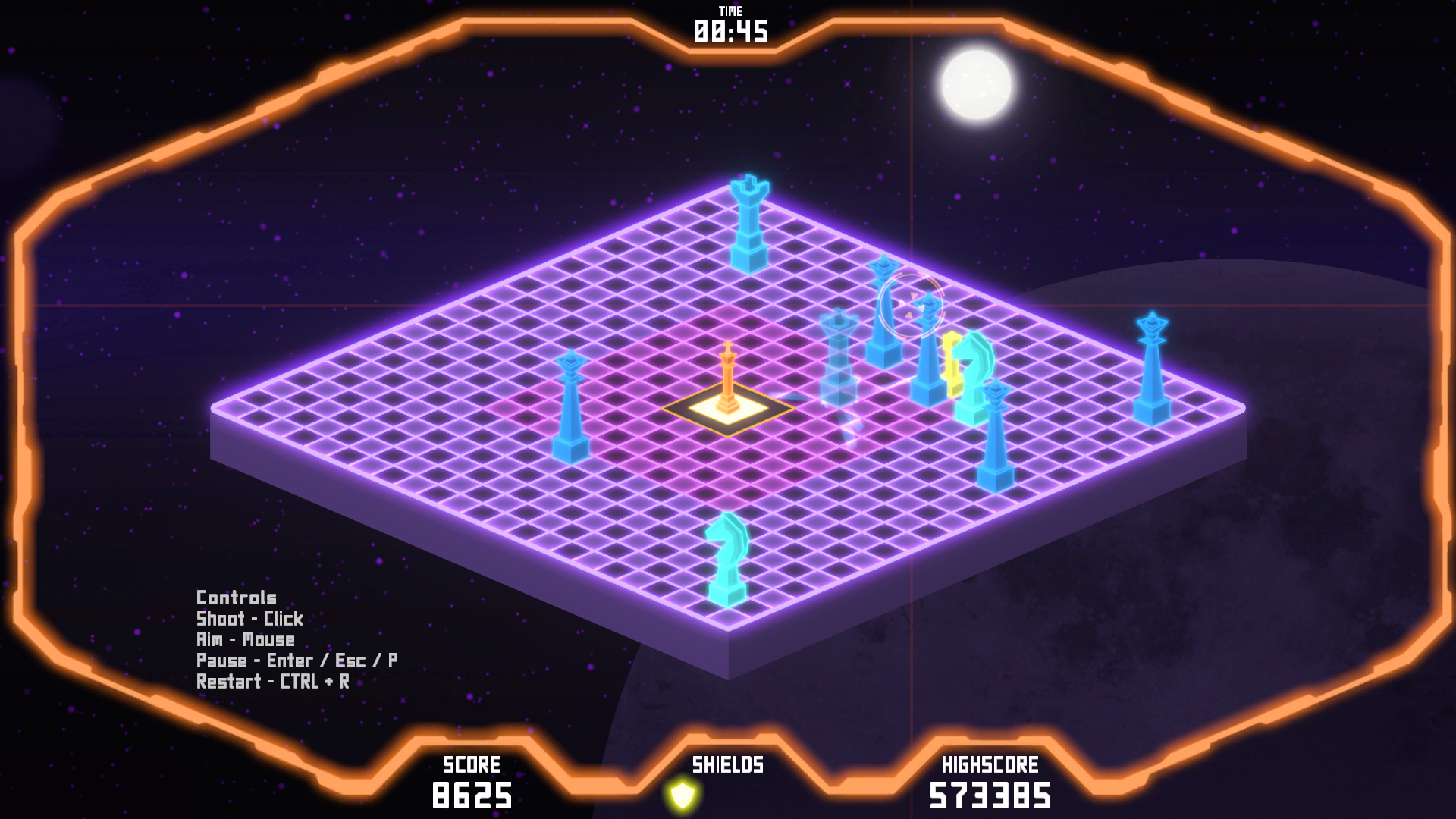Image resolution: width=1456 pixels, height=819 pixels.
Task: Click the blue pawn on the left side
Action: [570, 406]
